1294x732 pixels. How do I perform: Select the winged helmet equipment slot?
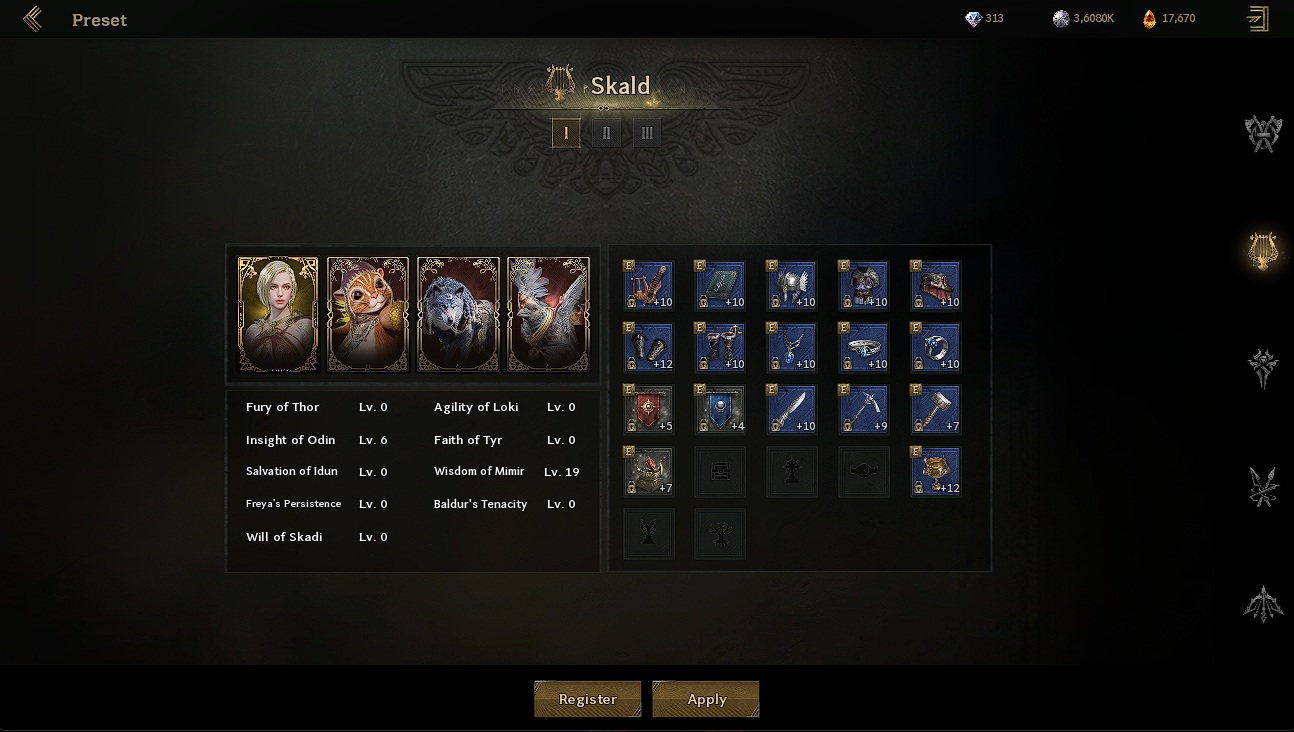[x=792, y=286]
